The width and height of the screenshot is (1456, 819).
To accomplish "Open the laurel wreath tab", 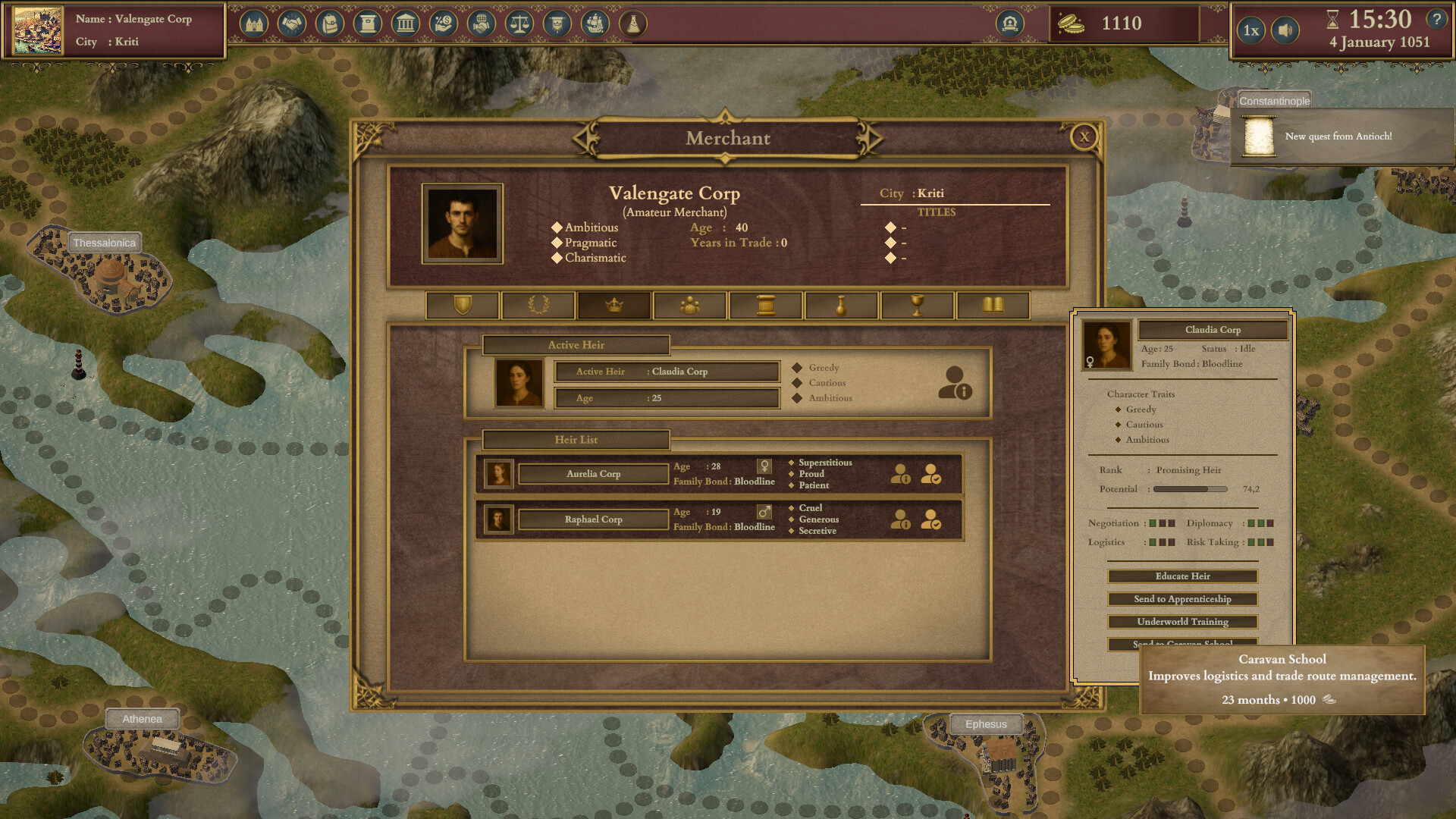I will point(538,306).
